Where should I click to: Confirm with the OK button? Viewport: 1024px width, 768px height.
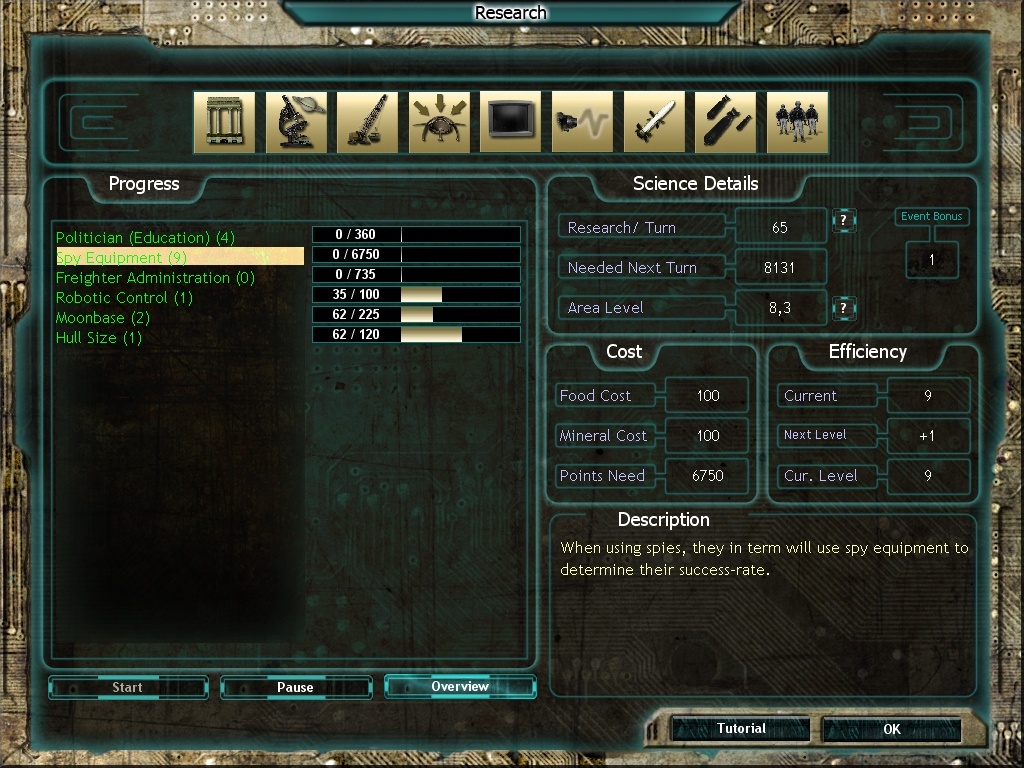coord(892,730)
